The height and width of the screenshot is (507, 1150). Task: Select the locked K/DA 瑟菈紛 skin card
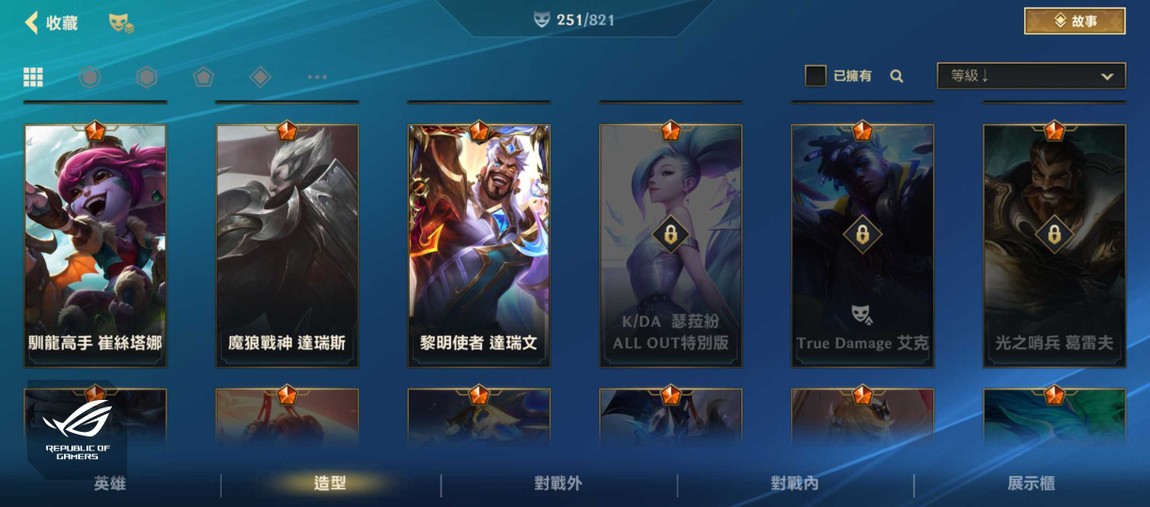coord(671,245)
